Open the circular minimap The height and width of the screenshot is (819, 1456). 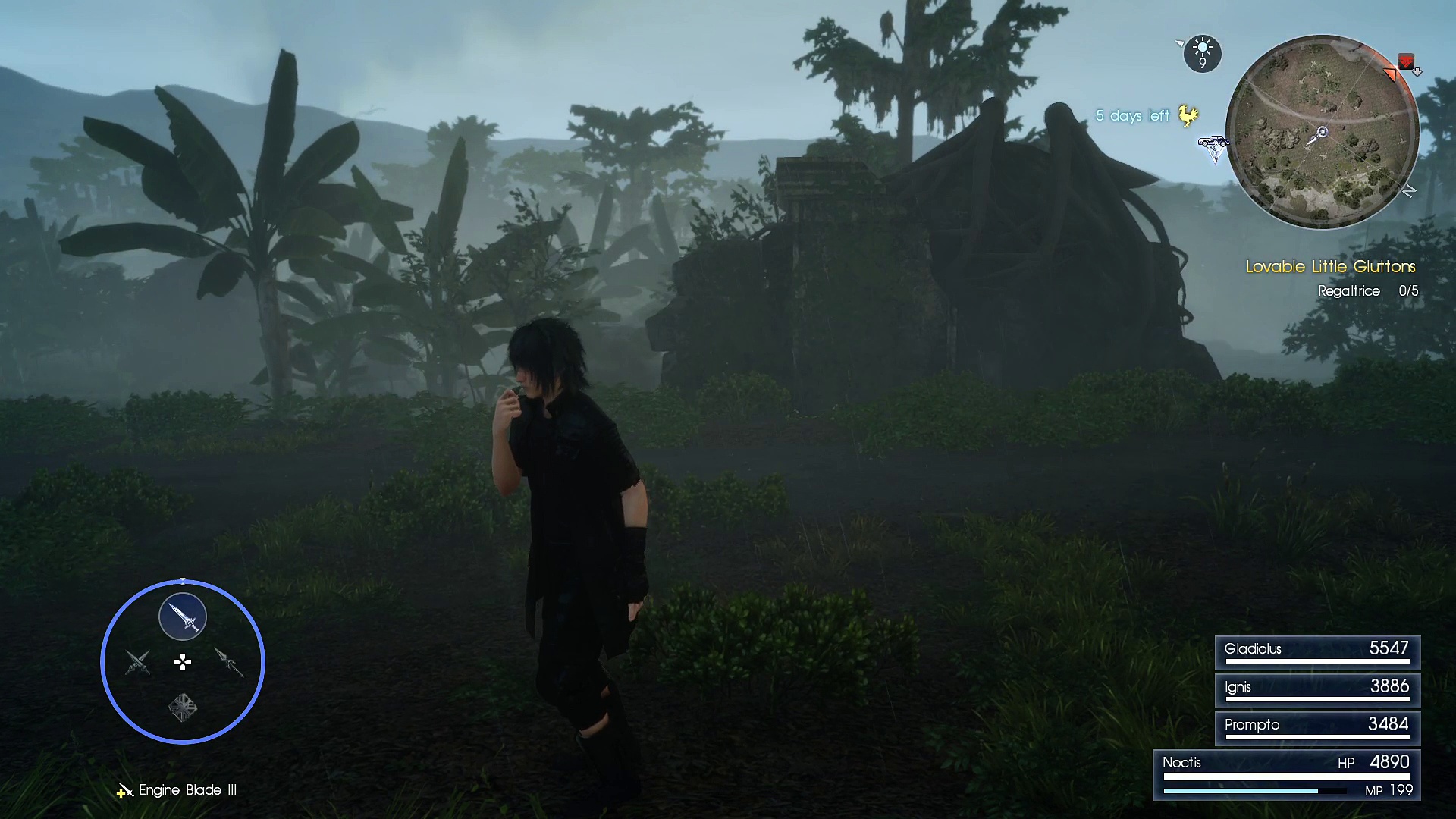tap(1322, 132)
